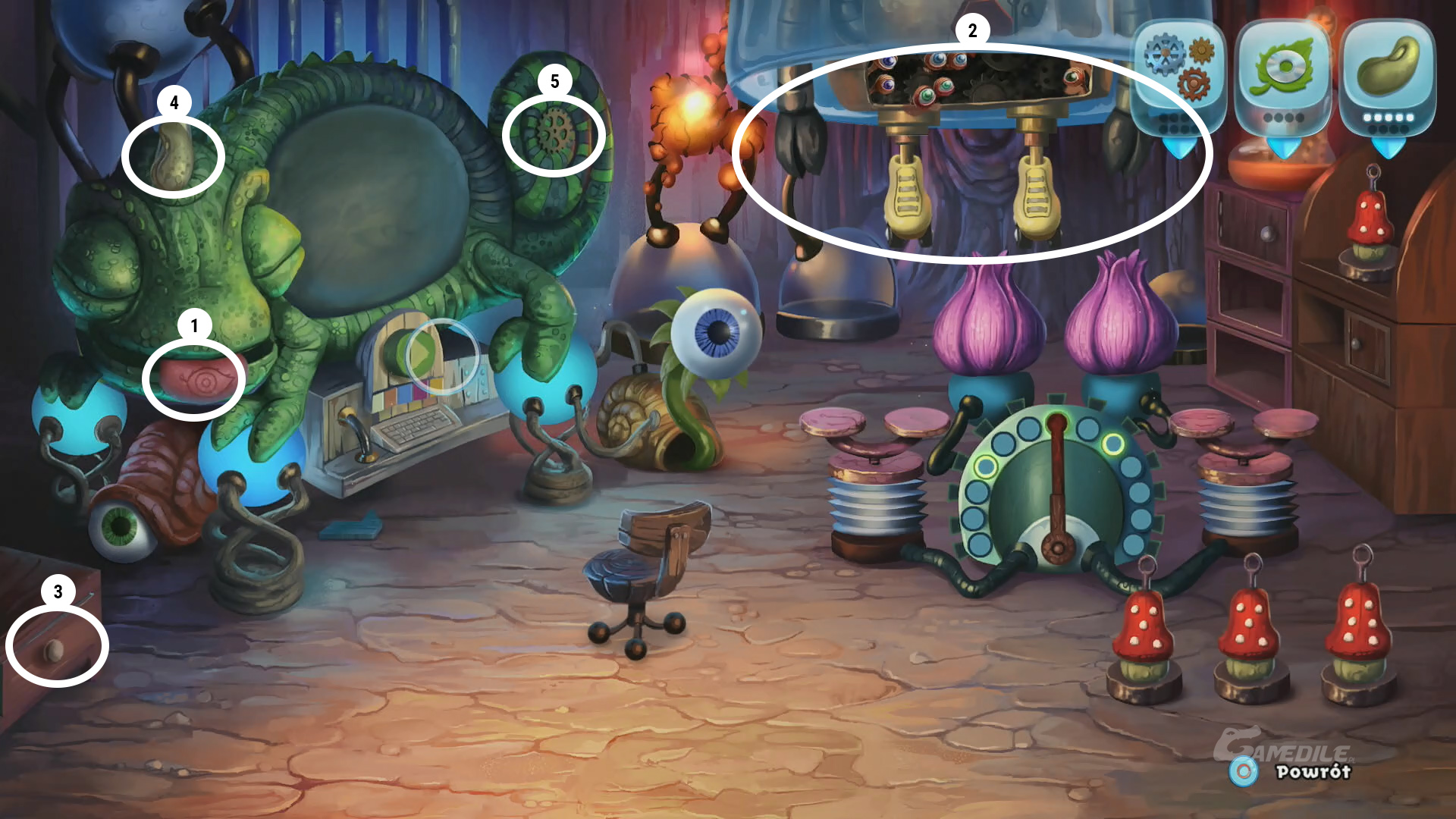Click hotspot marker 1 on the chameleon's tongue
The height and width of the screenshot is (819, 1456).
pyautogui.click(x=194, y=379)
